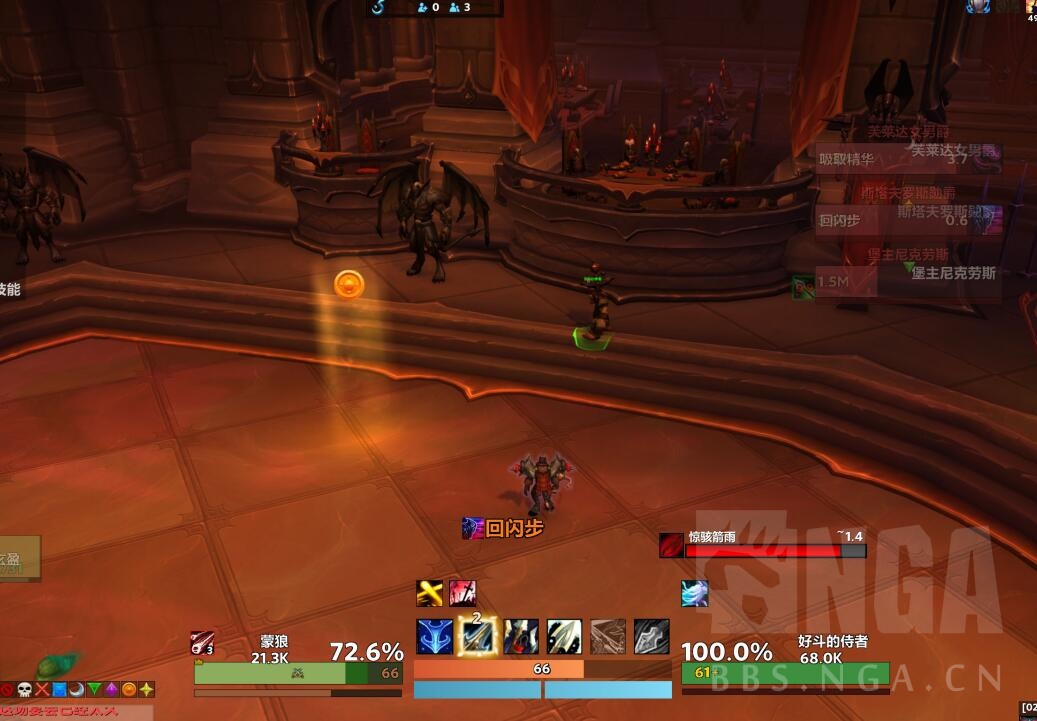Screen dimensions: 1037x721
Task: Place the skull raid marker
Action: click(24, 690)
